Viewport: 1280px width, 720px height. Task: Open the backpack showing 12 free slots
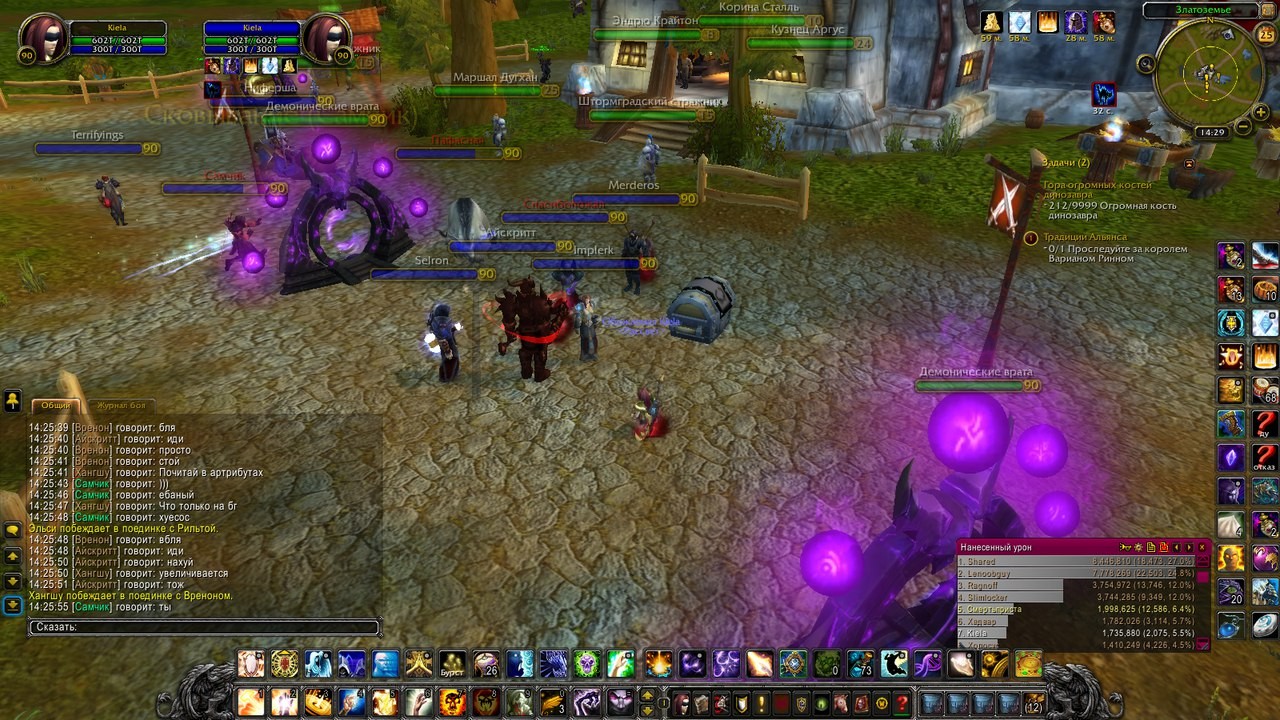click(x=1033, y=702)
